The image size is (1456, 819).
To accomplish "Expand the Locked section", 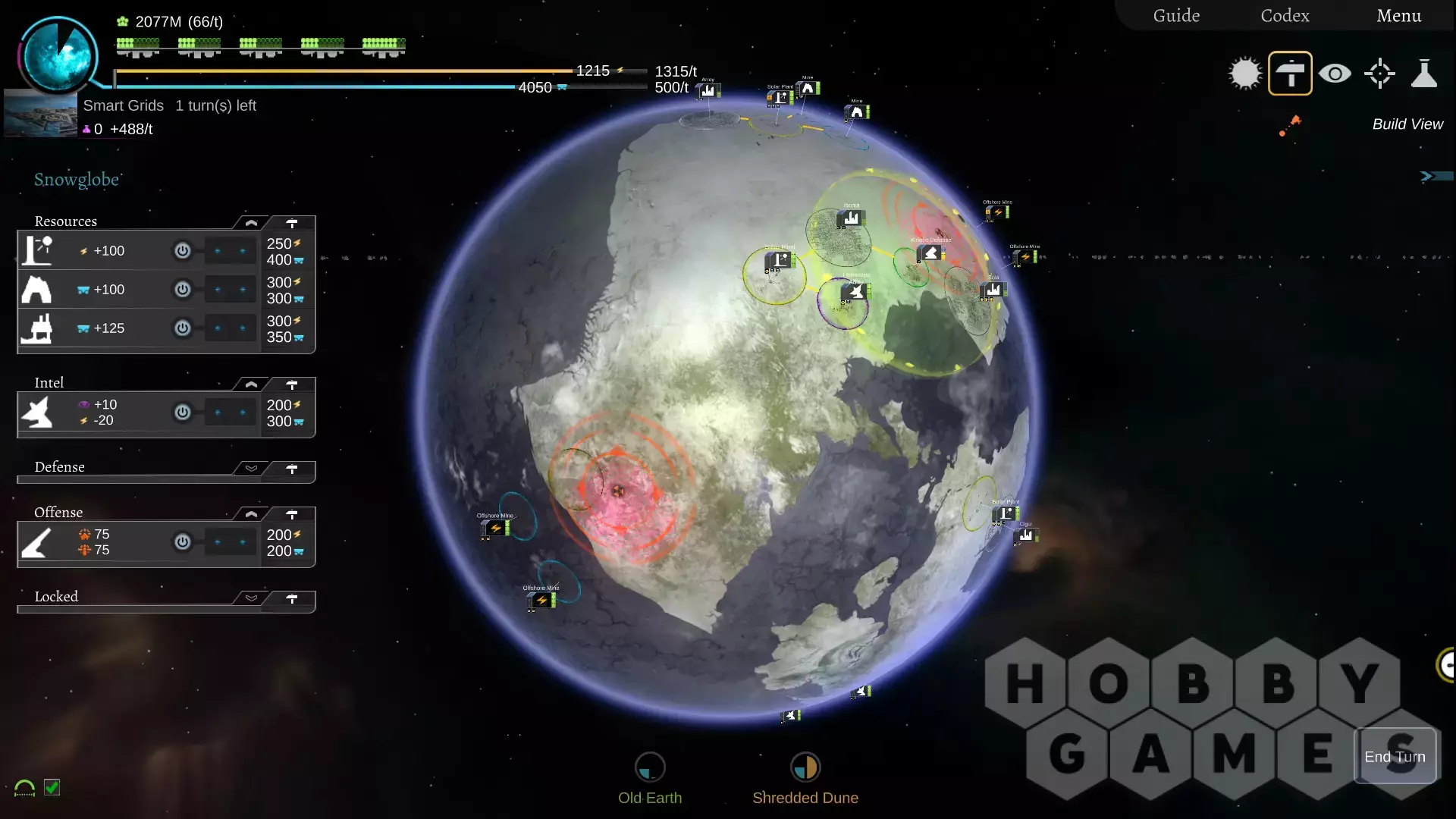I will (x=251, y=598).
